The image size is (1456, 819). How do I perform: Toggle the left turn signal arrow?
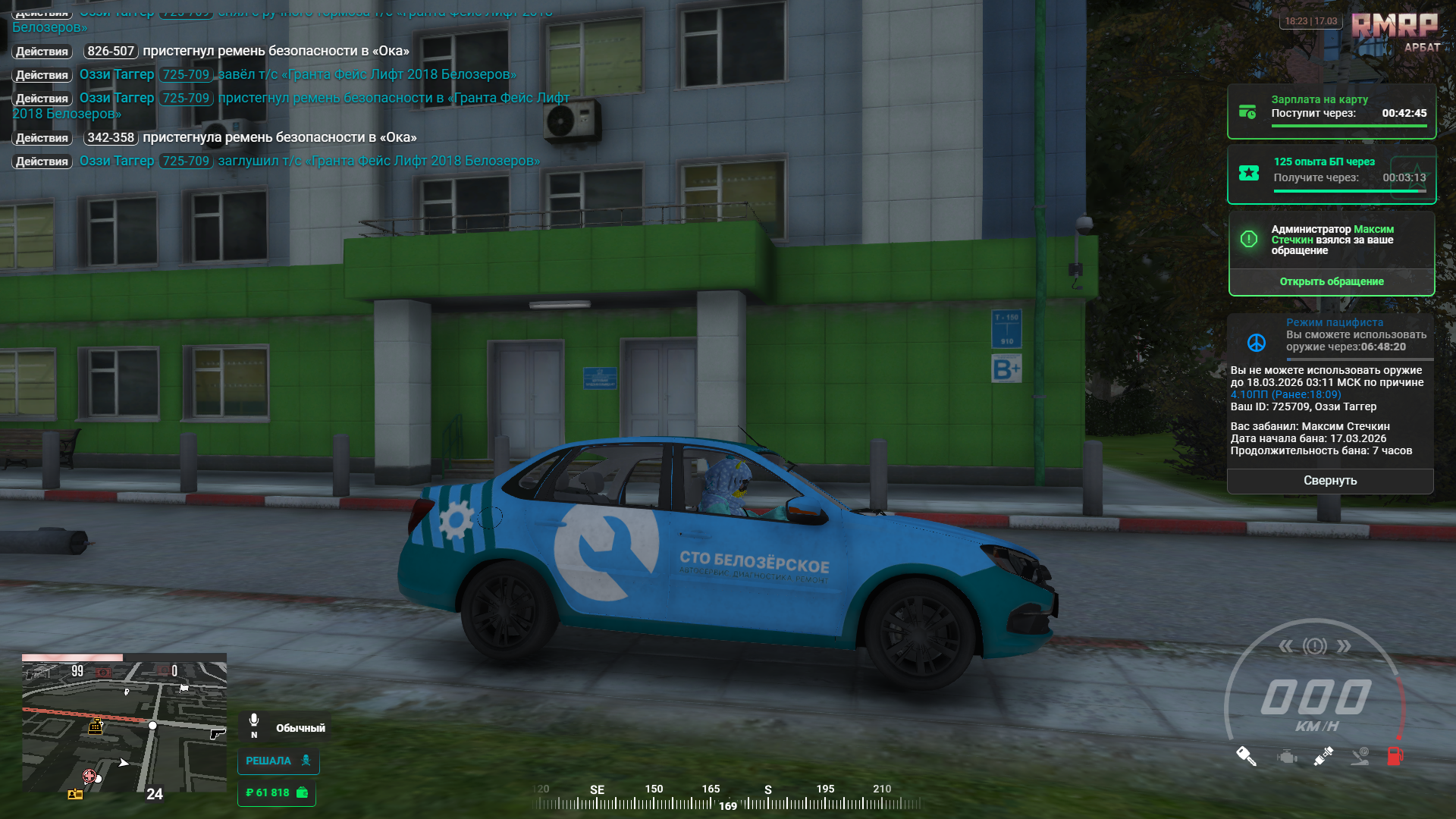pyautogui.click(x=1286, y=646)
